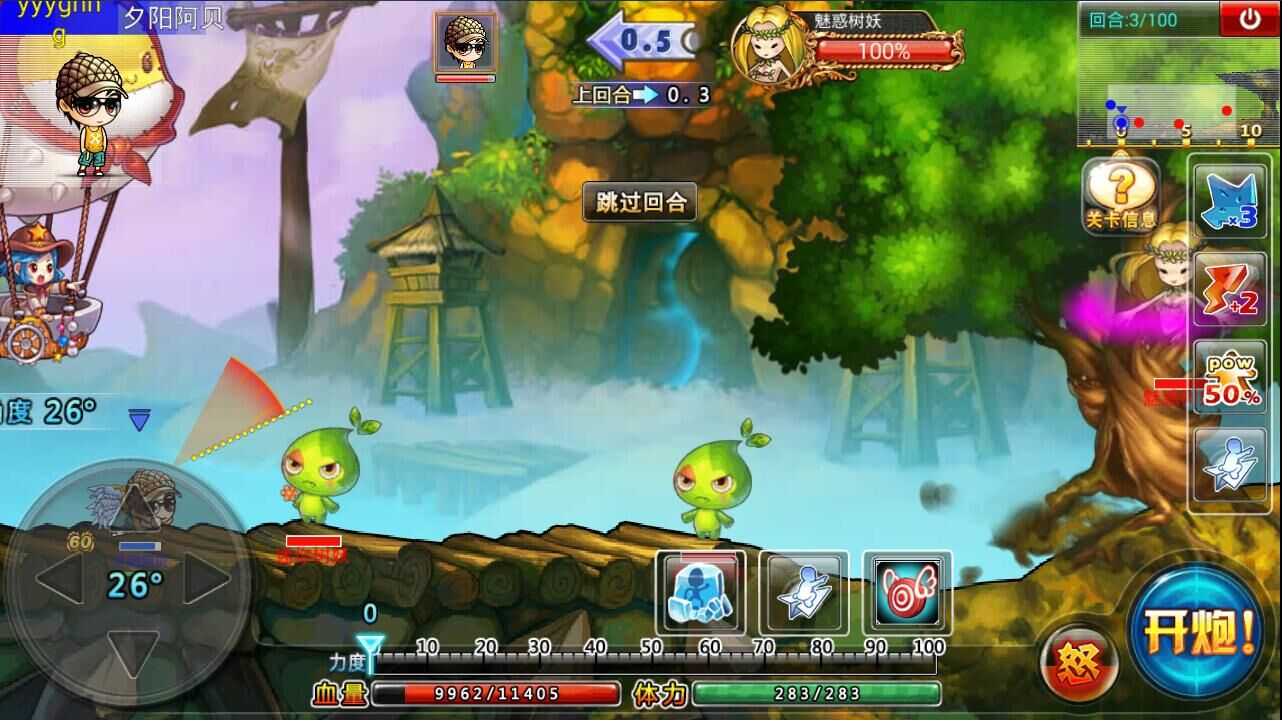Tap the right arrow on the direction pad

point(207,579)
